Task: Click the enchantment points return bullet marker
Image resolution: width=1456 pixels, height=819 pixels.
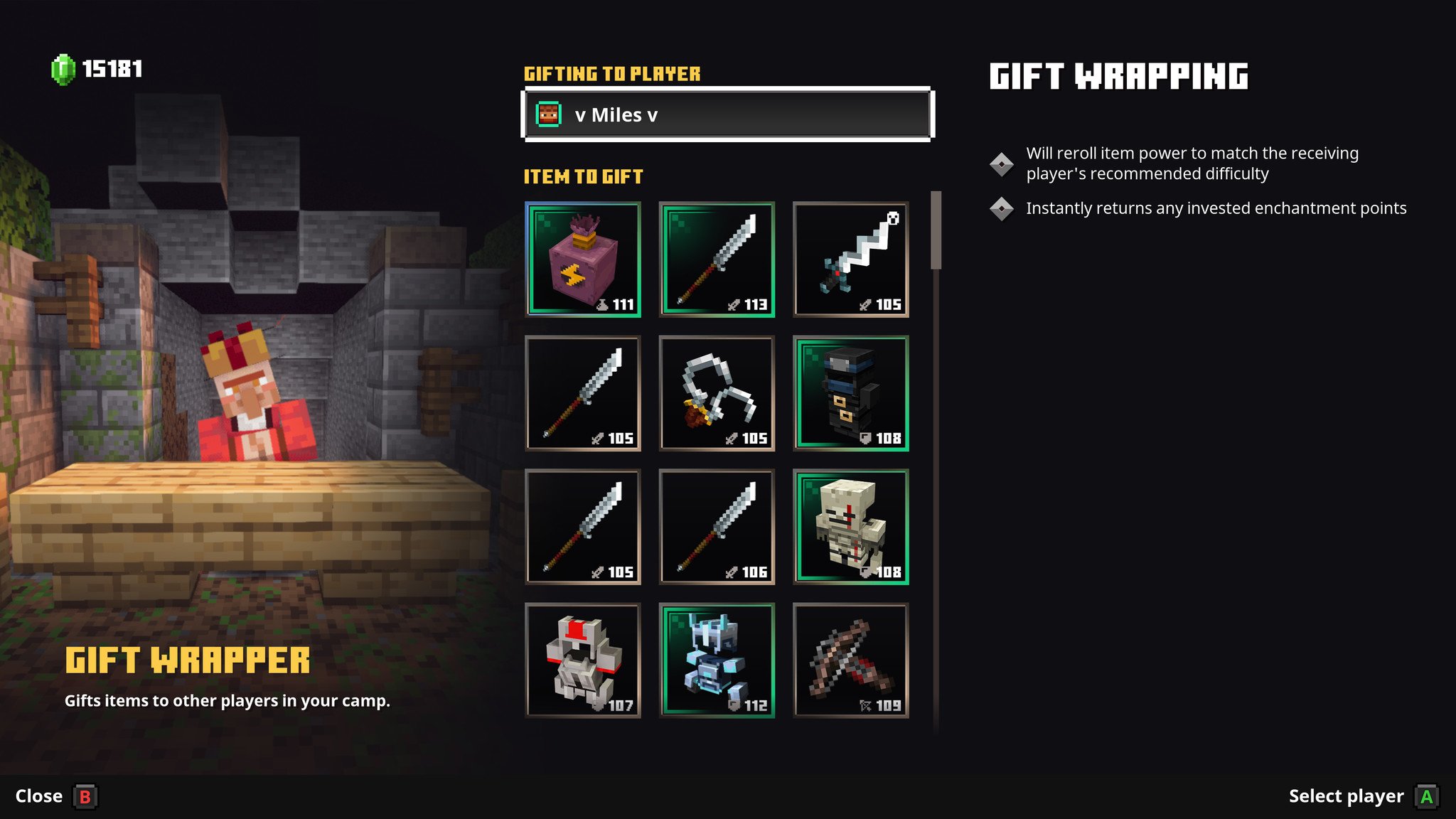Action: [1003, 208]
